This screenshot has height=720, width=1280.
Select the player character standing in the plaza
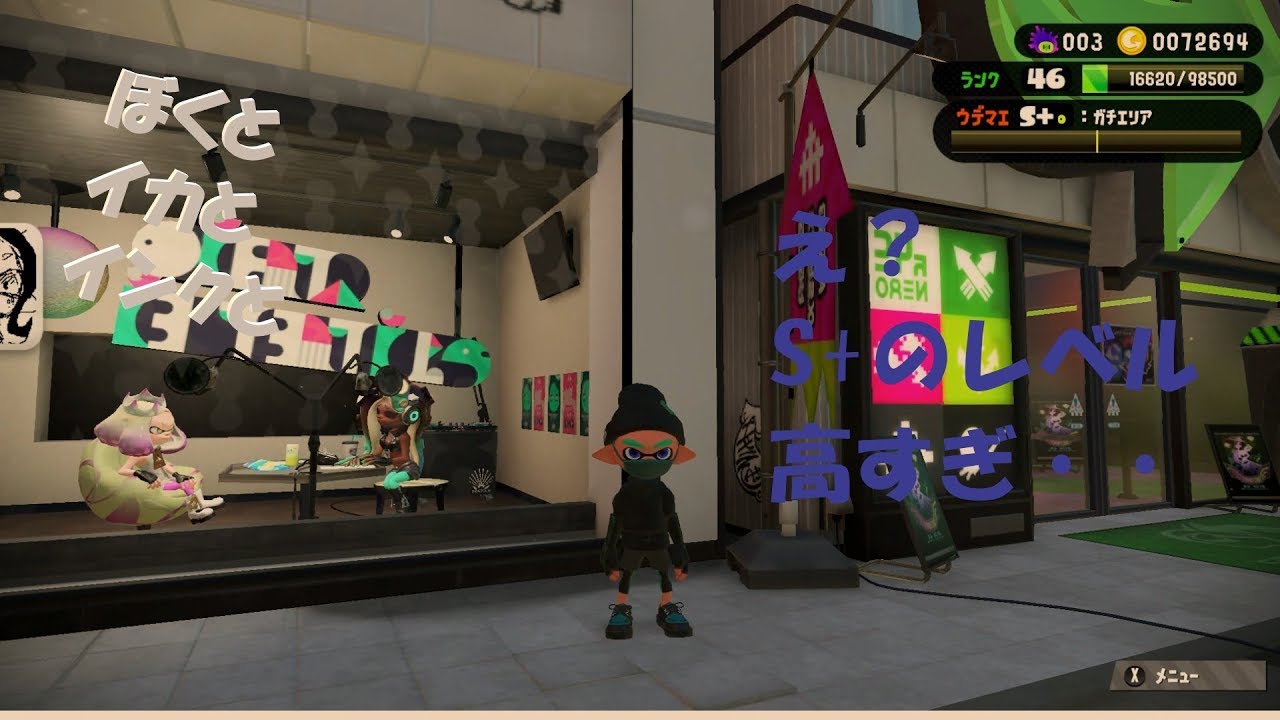(644, 510)
